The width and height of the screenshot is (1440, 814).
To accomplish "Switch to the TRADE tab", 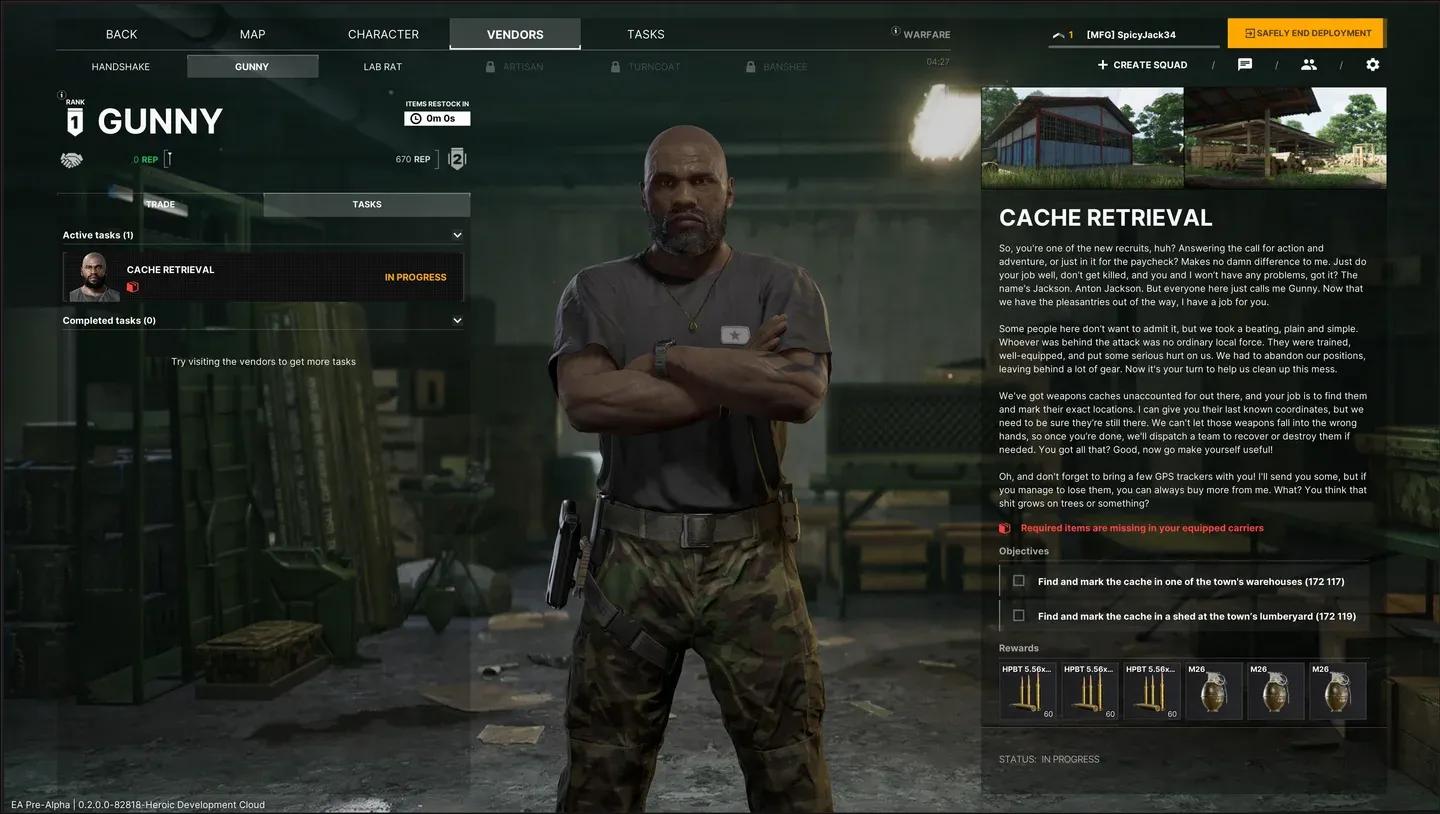I will click(160, 204).
